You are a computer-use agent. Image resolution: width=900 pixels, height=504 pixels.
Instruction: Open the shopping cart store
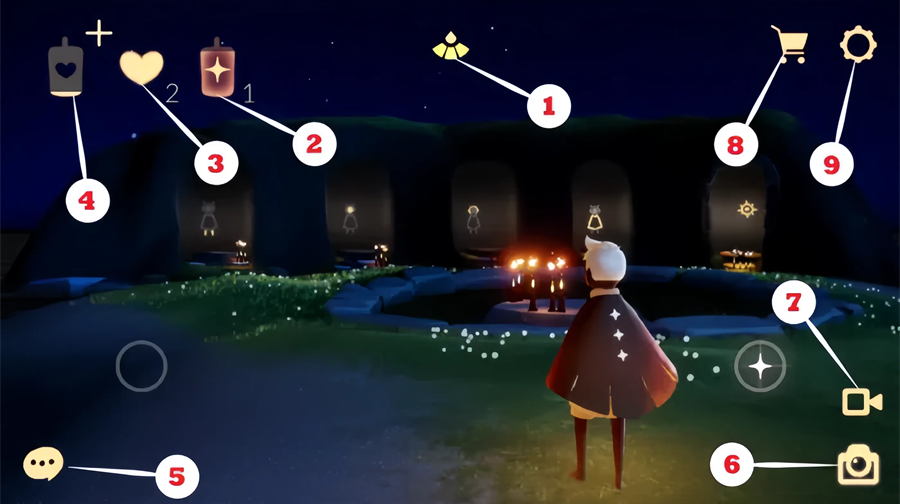coord(790,45)
